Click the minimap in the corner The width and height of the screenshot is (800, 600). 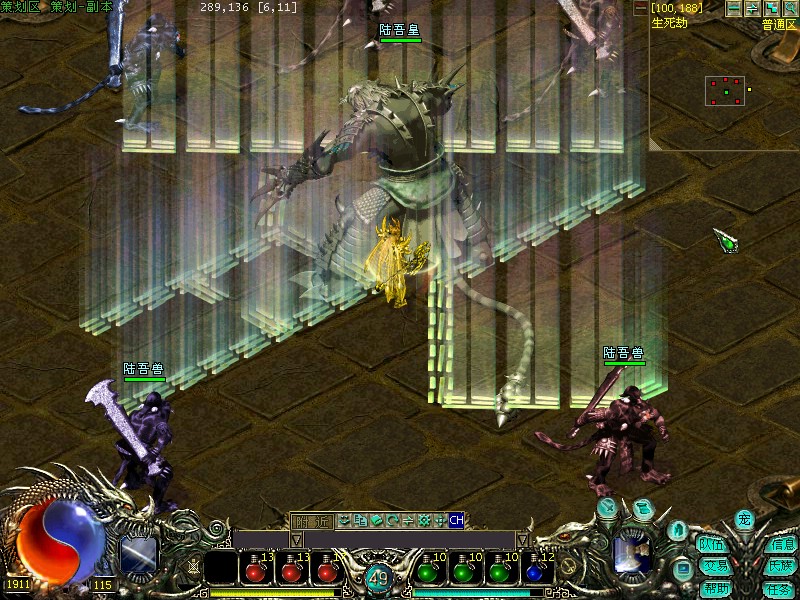[x=726, y=92]
